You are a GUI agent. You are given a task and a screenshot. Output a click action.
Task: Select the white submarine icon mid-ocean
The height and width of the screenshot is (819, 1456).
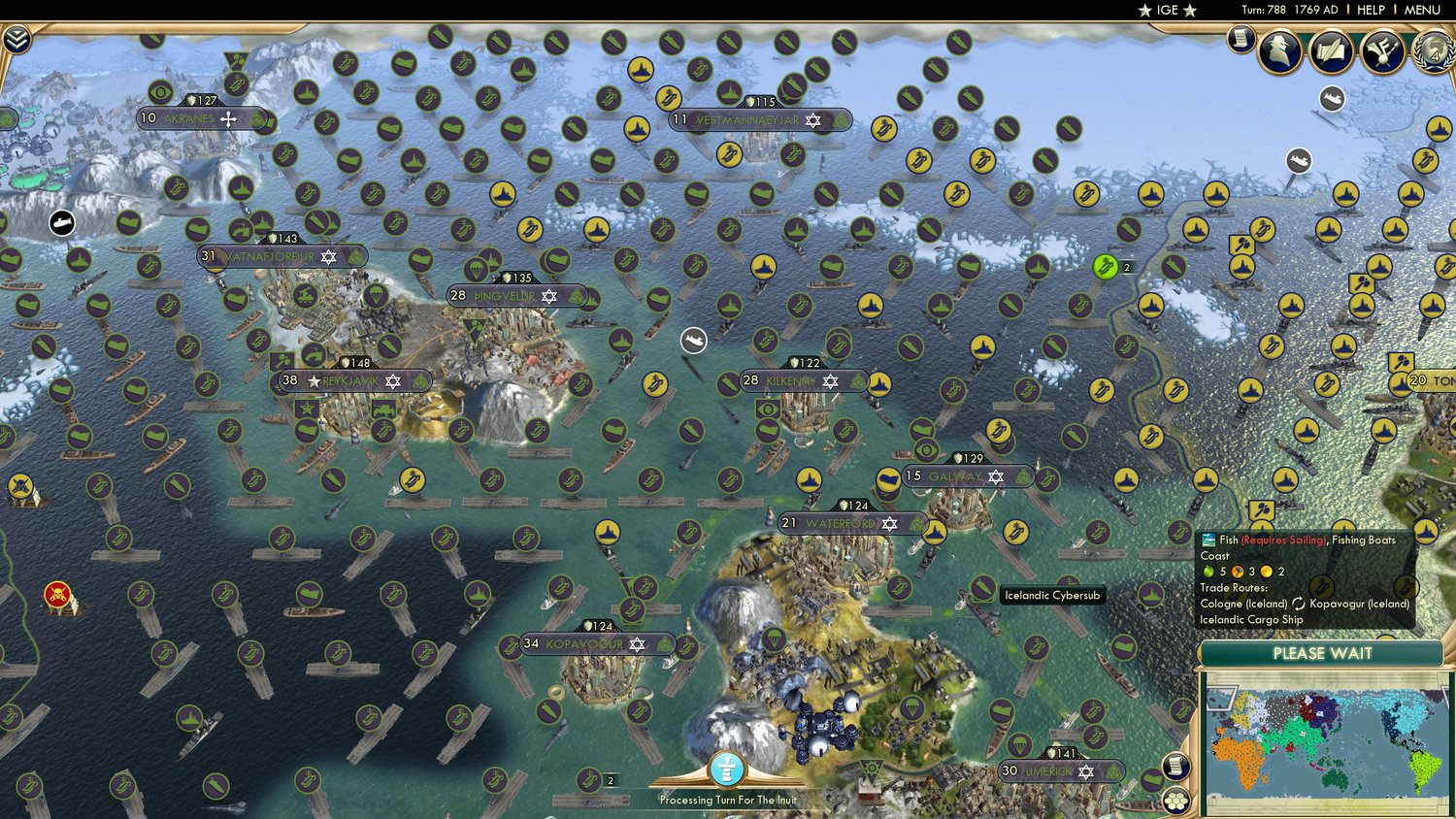[692, 341]
